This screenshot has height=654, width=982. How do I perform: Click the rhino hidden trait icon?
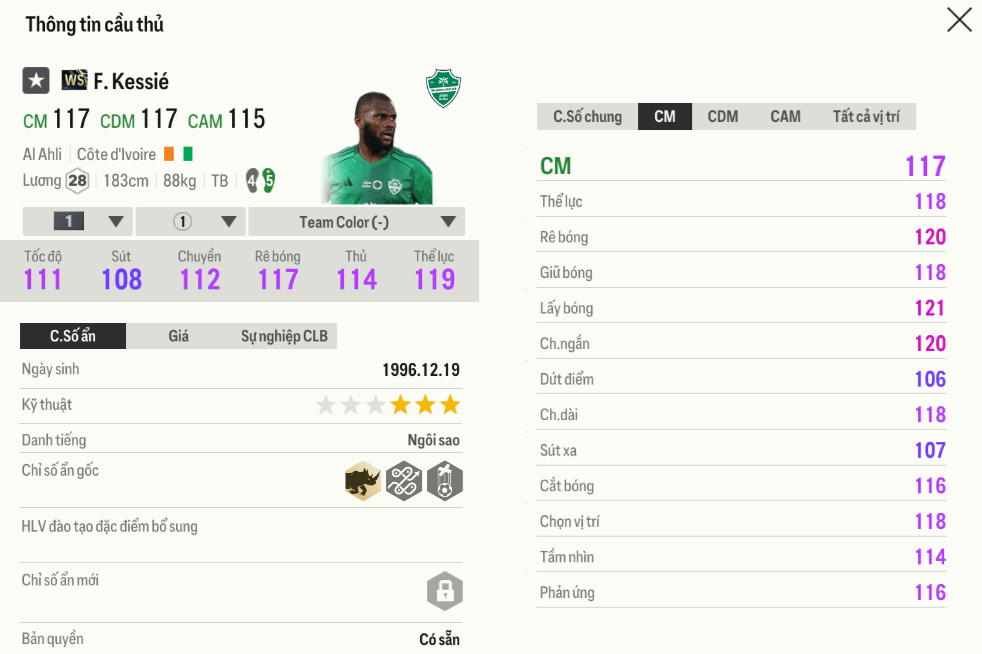363,482
